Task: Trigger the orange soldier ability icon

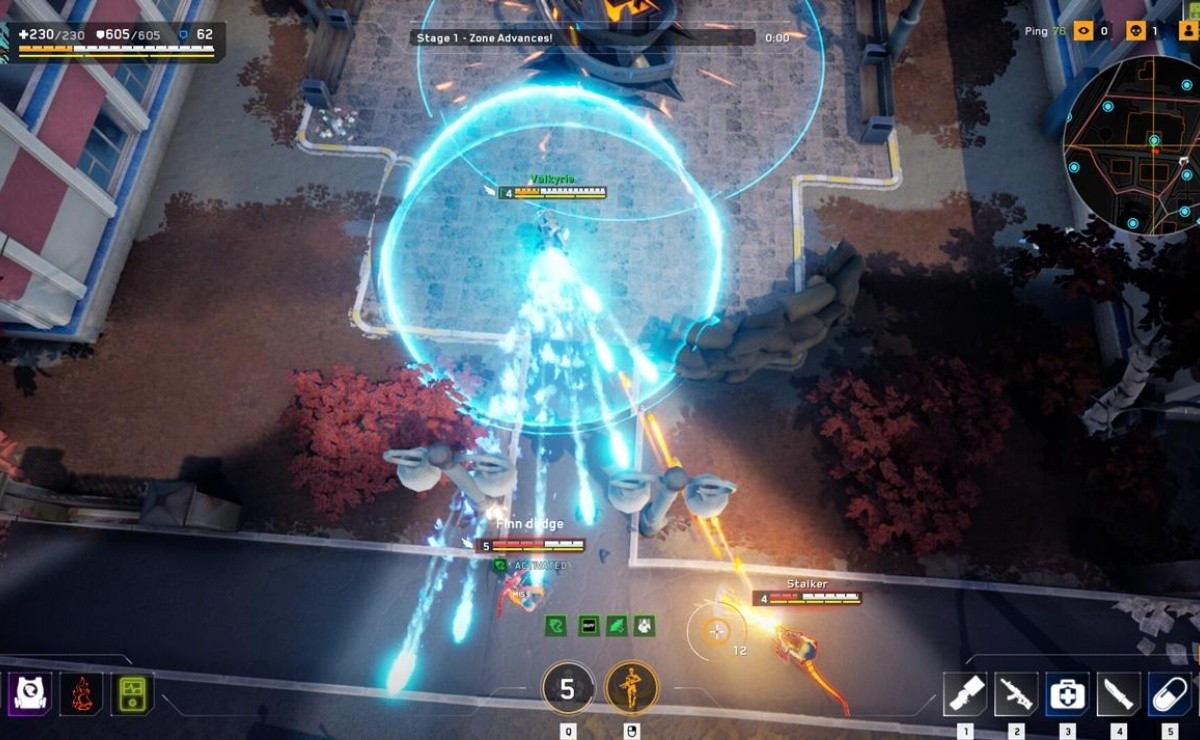Action: pos(632,688)
